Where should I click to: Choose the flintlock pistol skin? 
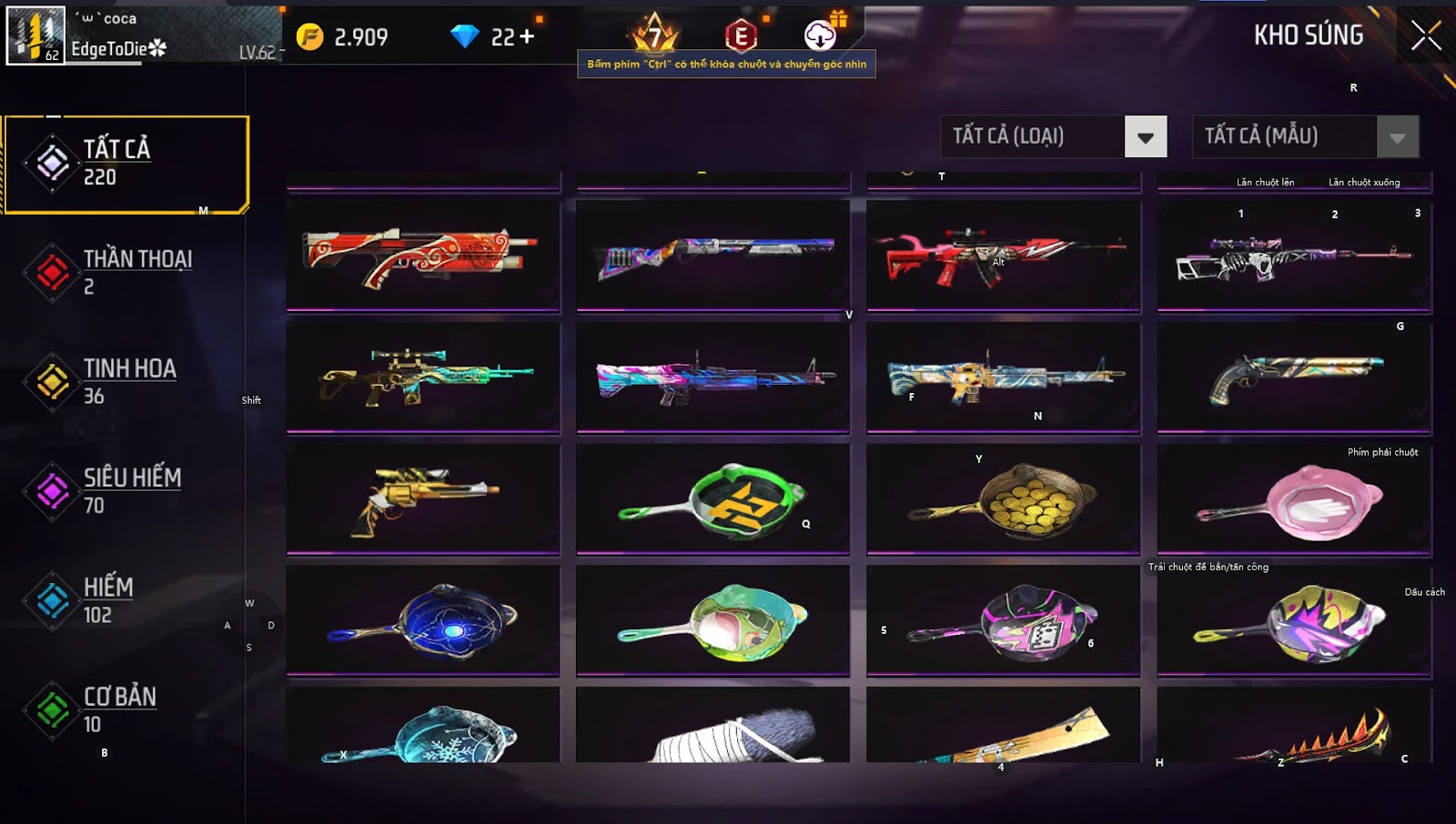[1293, 377]
